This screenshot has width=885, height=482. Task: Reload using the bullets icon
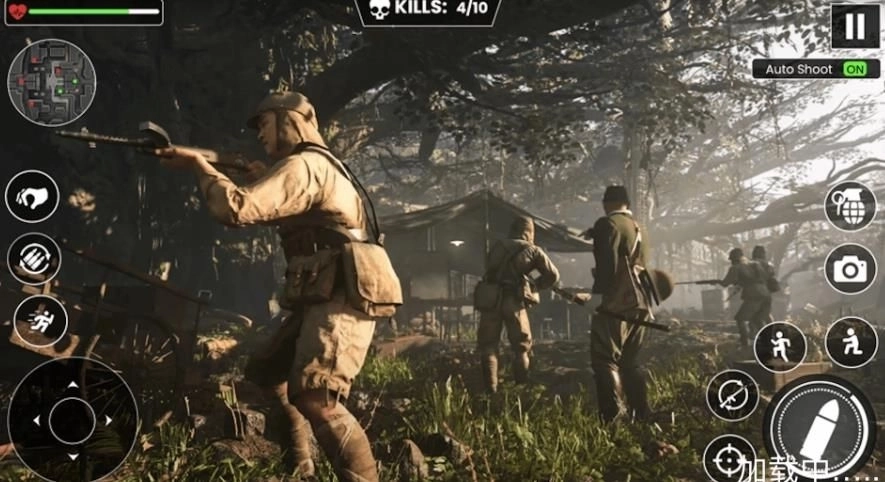[34, 258]
